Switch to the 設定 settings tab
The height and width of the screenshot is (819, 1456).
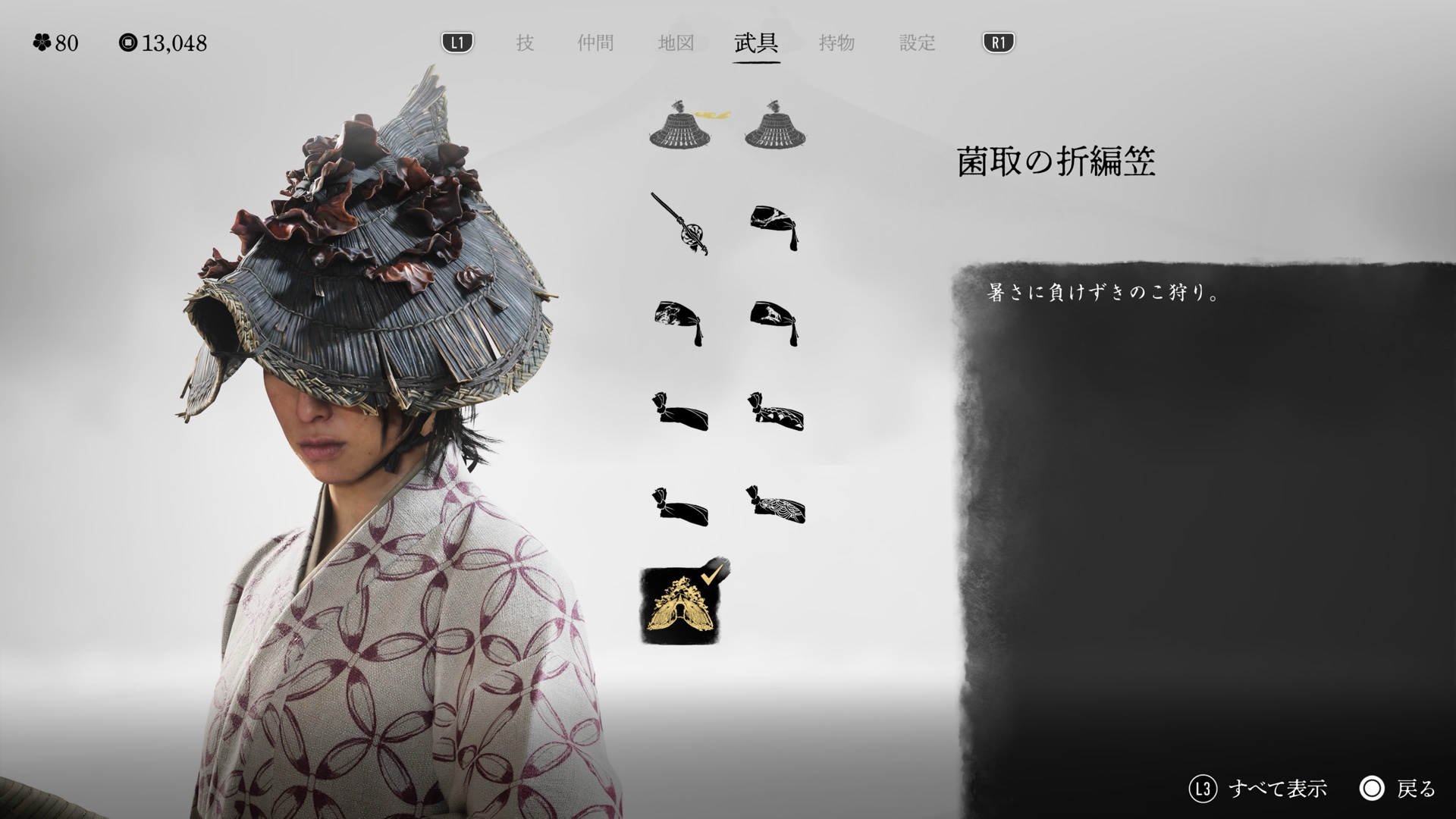coord(918,43)
